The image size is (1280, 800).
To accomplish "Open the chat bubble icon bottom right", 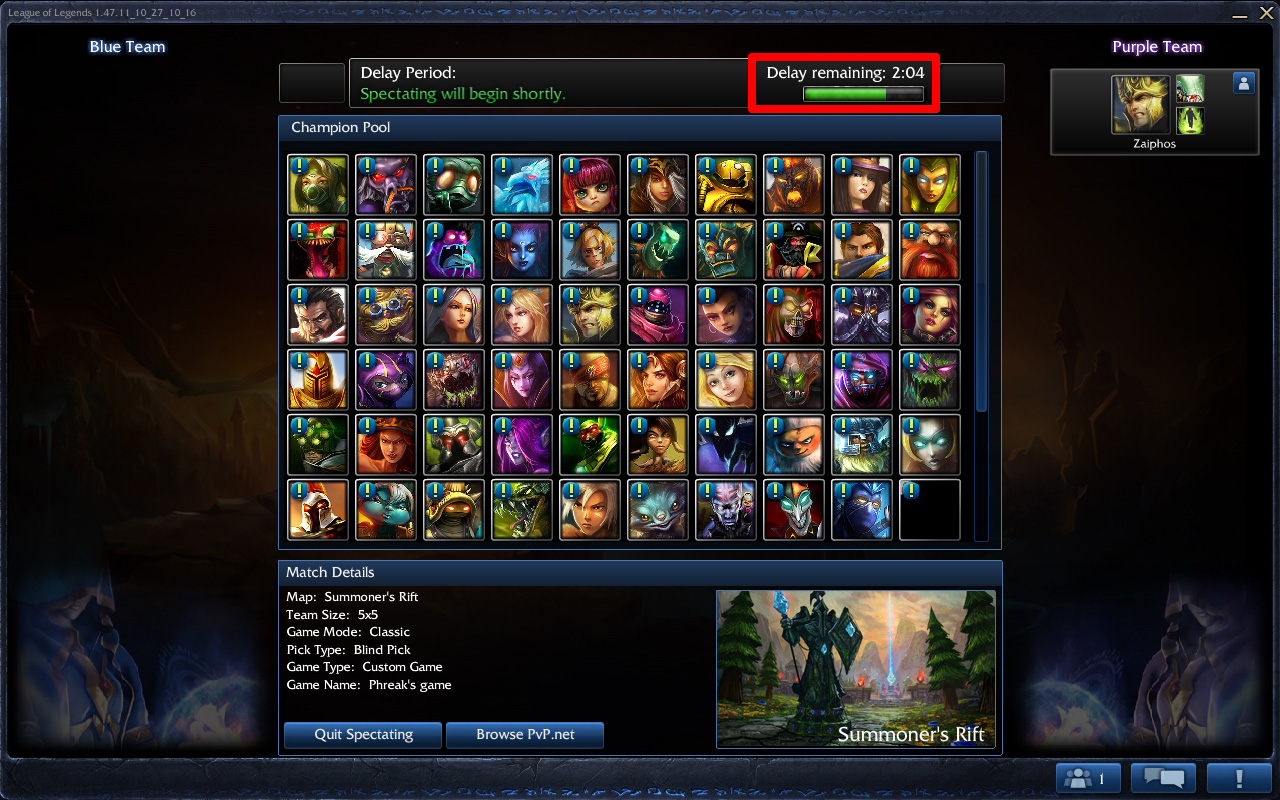I will (1163, 777).
